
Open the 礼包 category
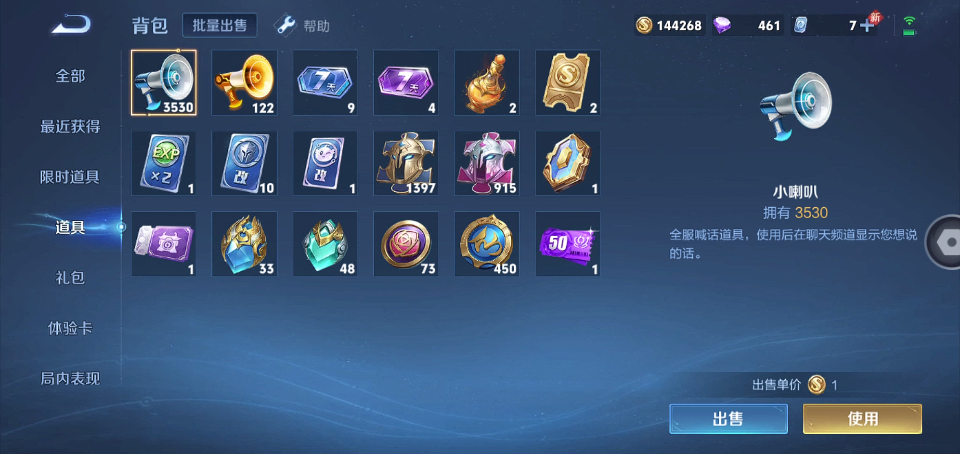point(70,278)
